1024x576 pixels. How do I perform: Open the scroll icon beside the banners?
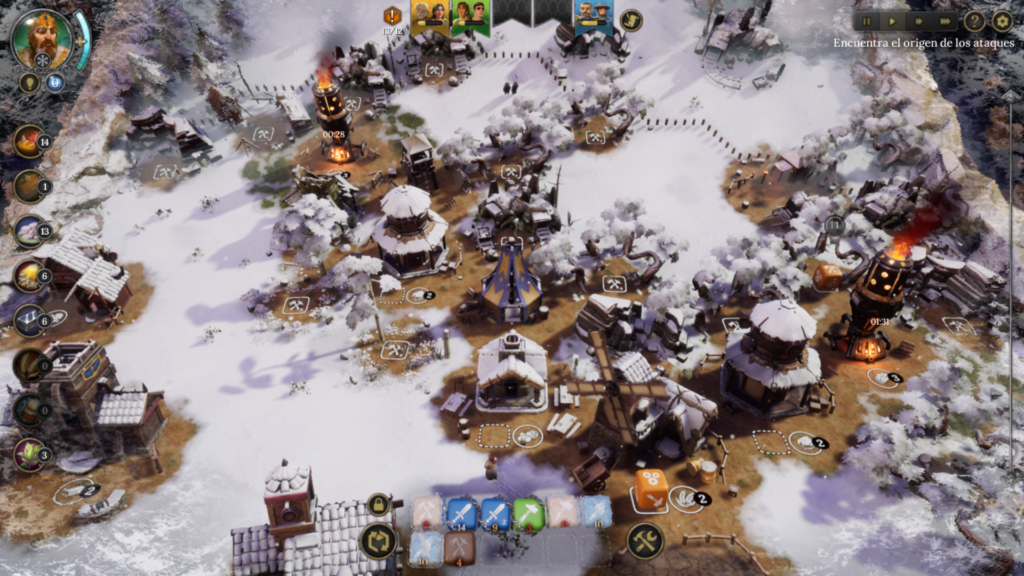630,19
